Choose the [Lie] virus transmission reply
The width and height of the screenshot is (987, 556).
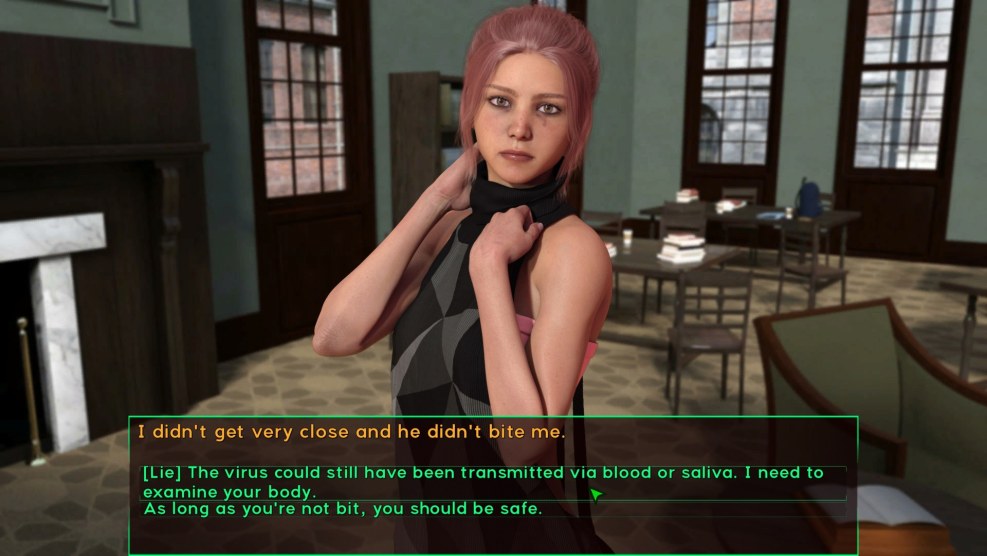pyautogui.click(x=482, y=482)
